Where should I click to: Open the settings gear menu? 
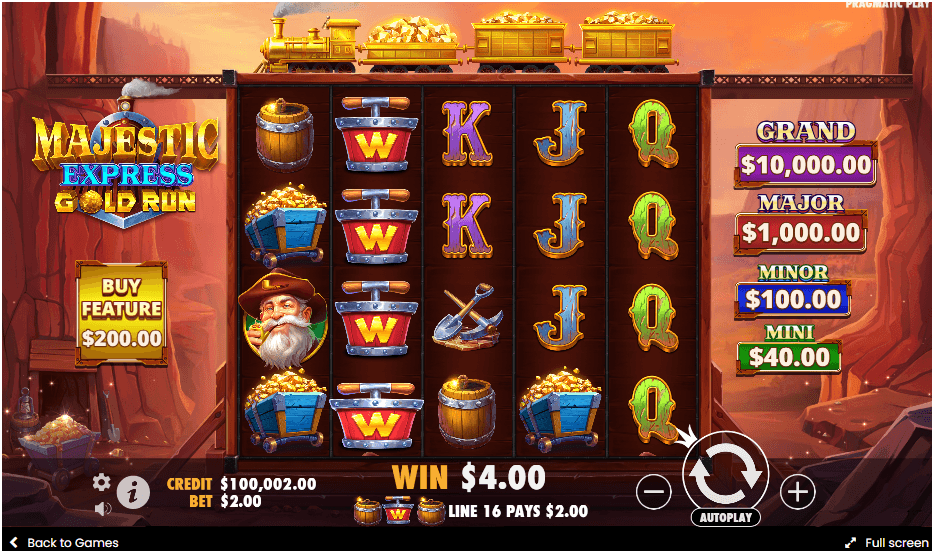pyautogui.click(x=101, y=482)
